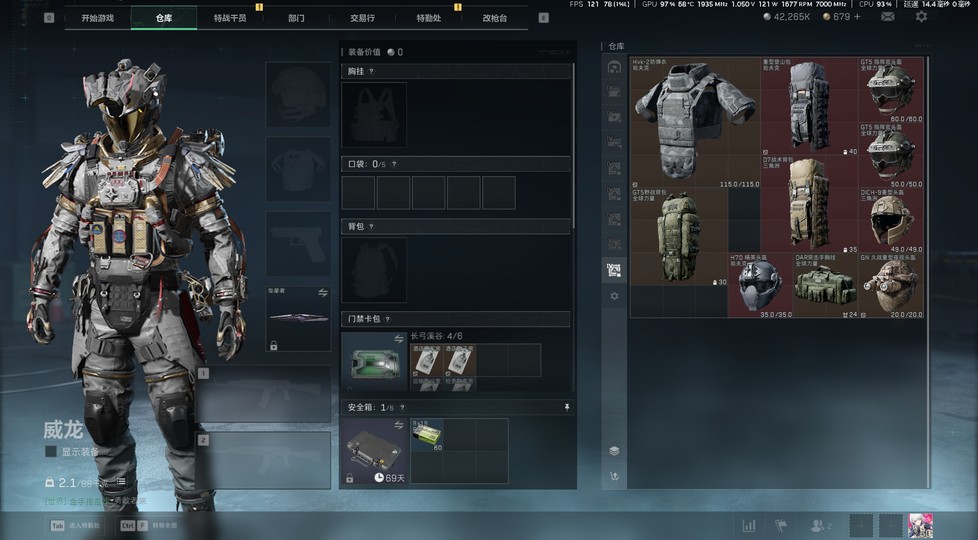Screen dimensions: 978x540
Task: Select the D7战术背包 tan backpack
Action: point(810,203)
